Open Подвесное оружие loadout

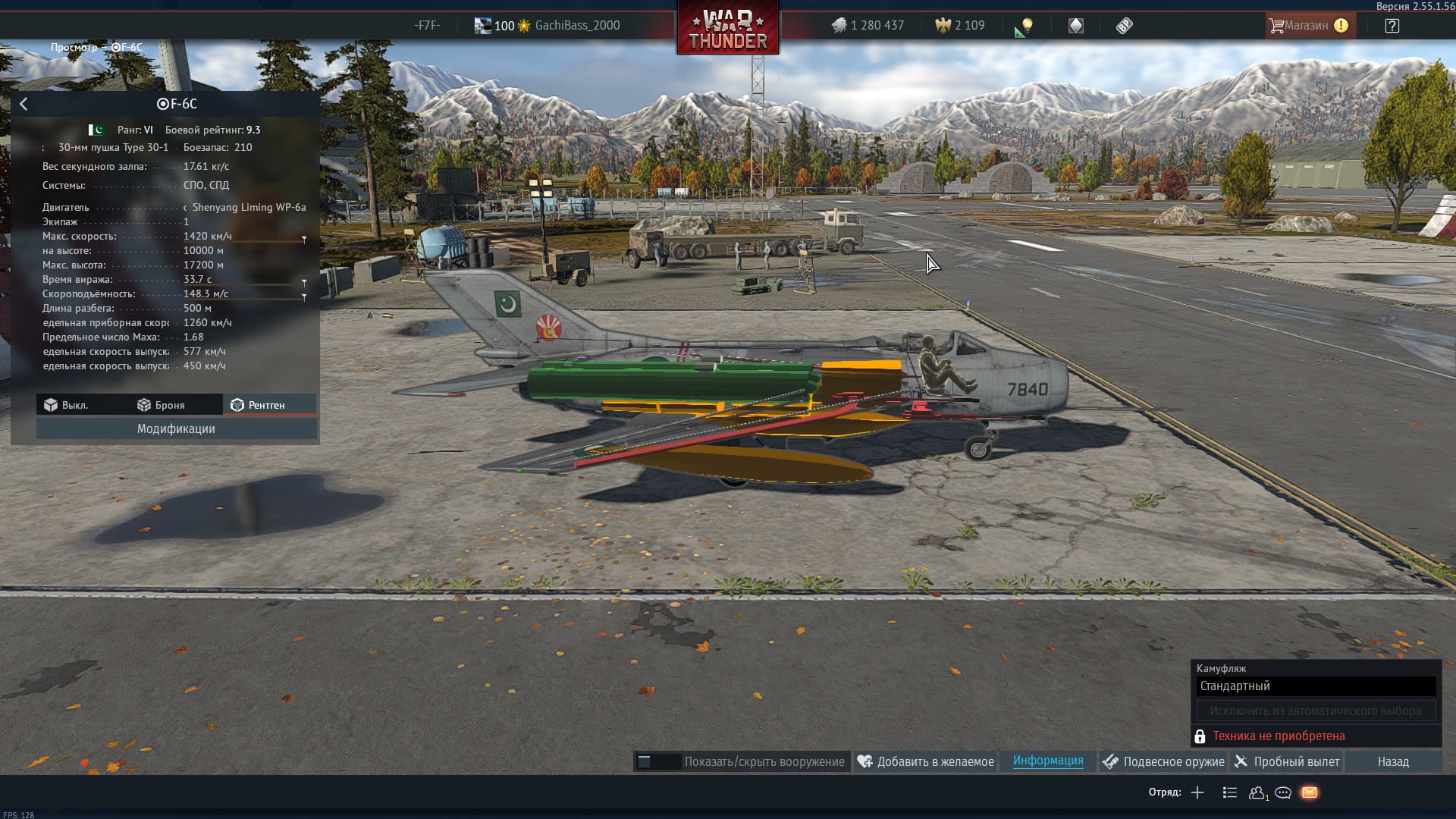click(x=1163, y=761)
